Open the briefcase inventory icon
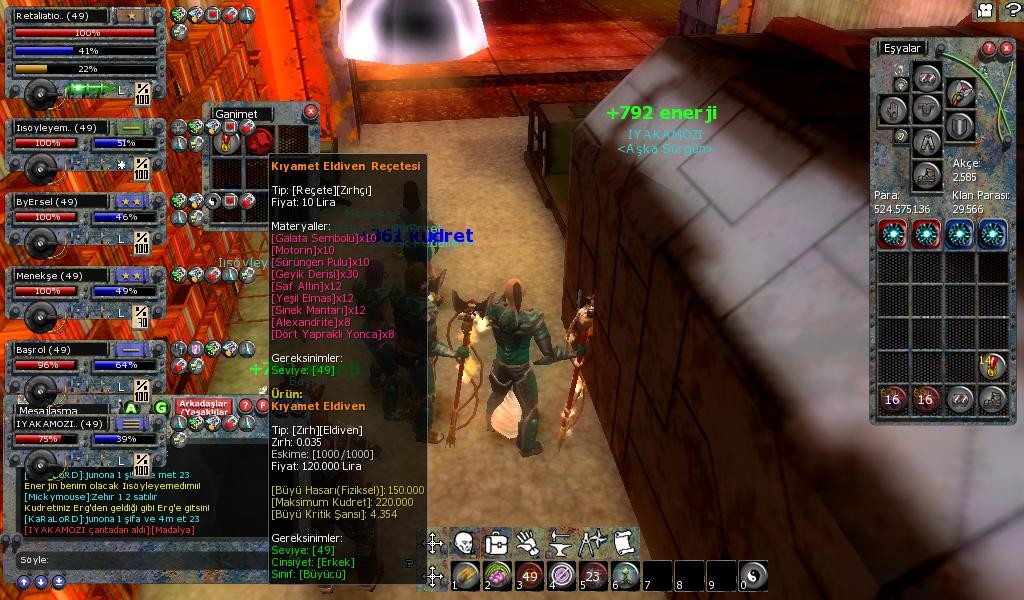Viewport: 1024px width, 600px height. [496, 543]
